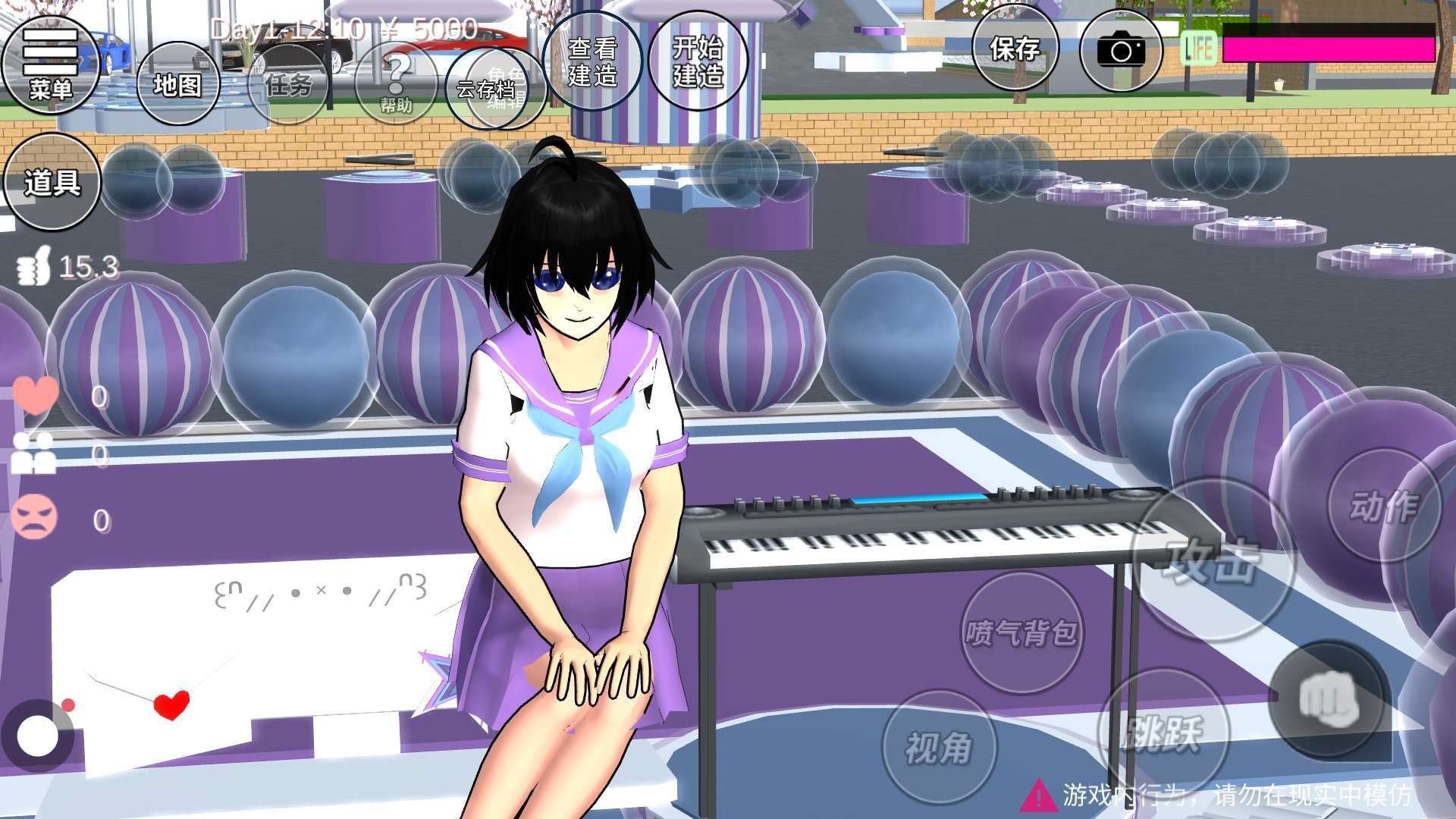This screenshot has width=1456, height=819.
Task: Activate the 动作 action button
Action: coord(1384,505)
